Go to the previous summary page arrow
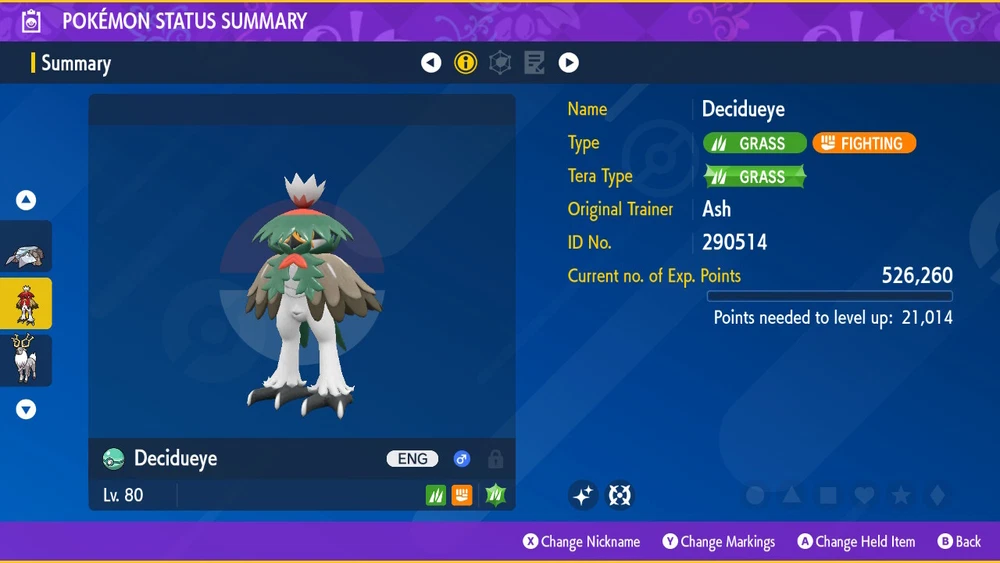The image size is (1000, 563). (x=431, y=63)
